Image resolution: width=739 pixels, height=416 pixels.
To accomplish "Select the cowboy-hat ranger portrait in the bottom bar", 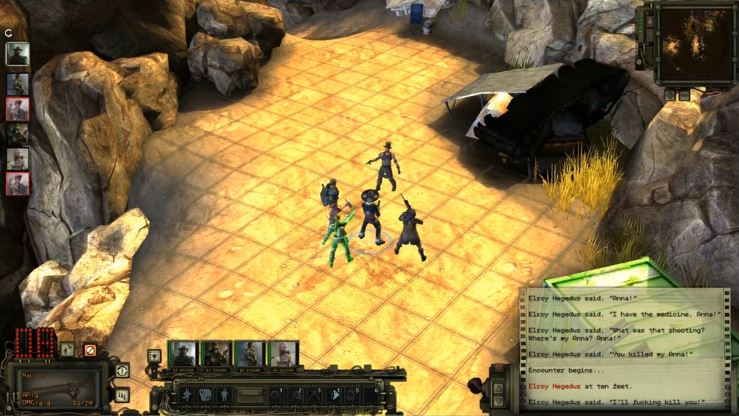I will (x=182, y=353).
